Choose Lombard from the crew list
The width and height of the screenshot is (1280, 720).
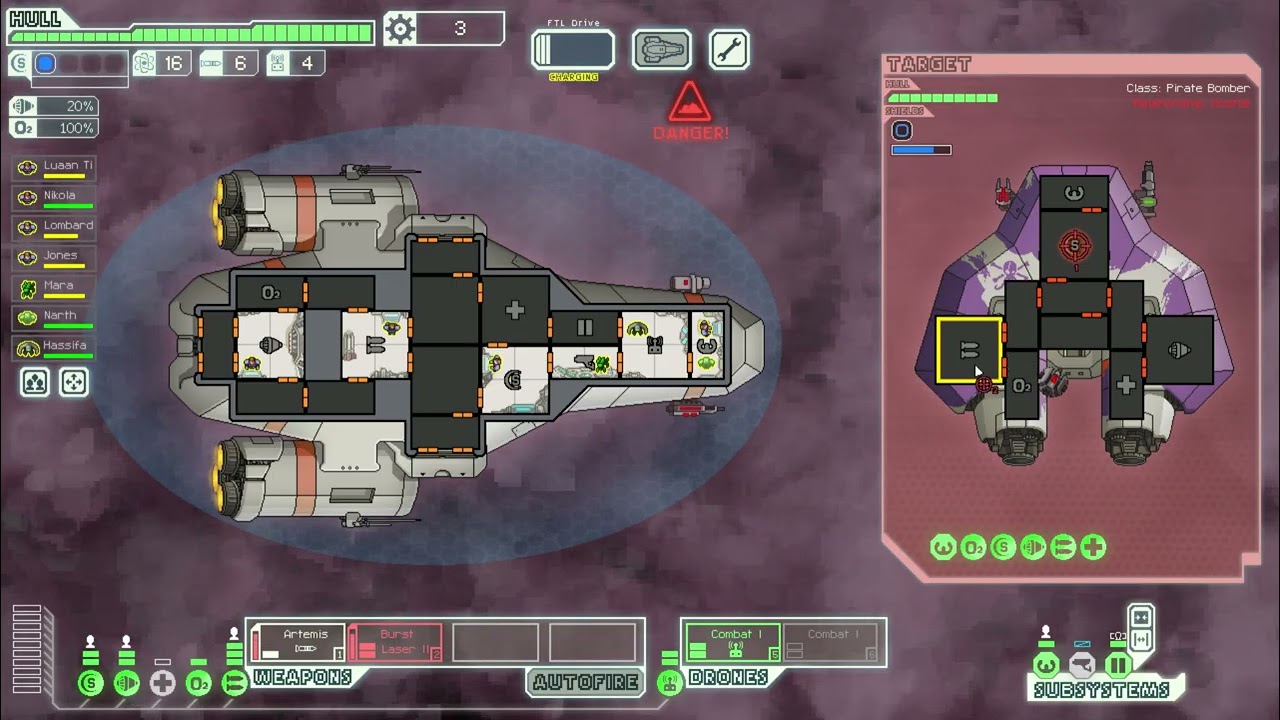pos(55,227)
